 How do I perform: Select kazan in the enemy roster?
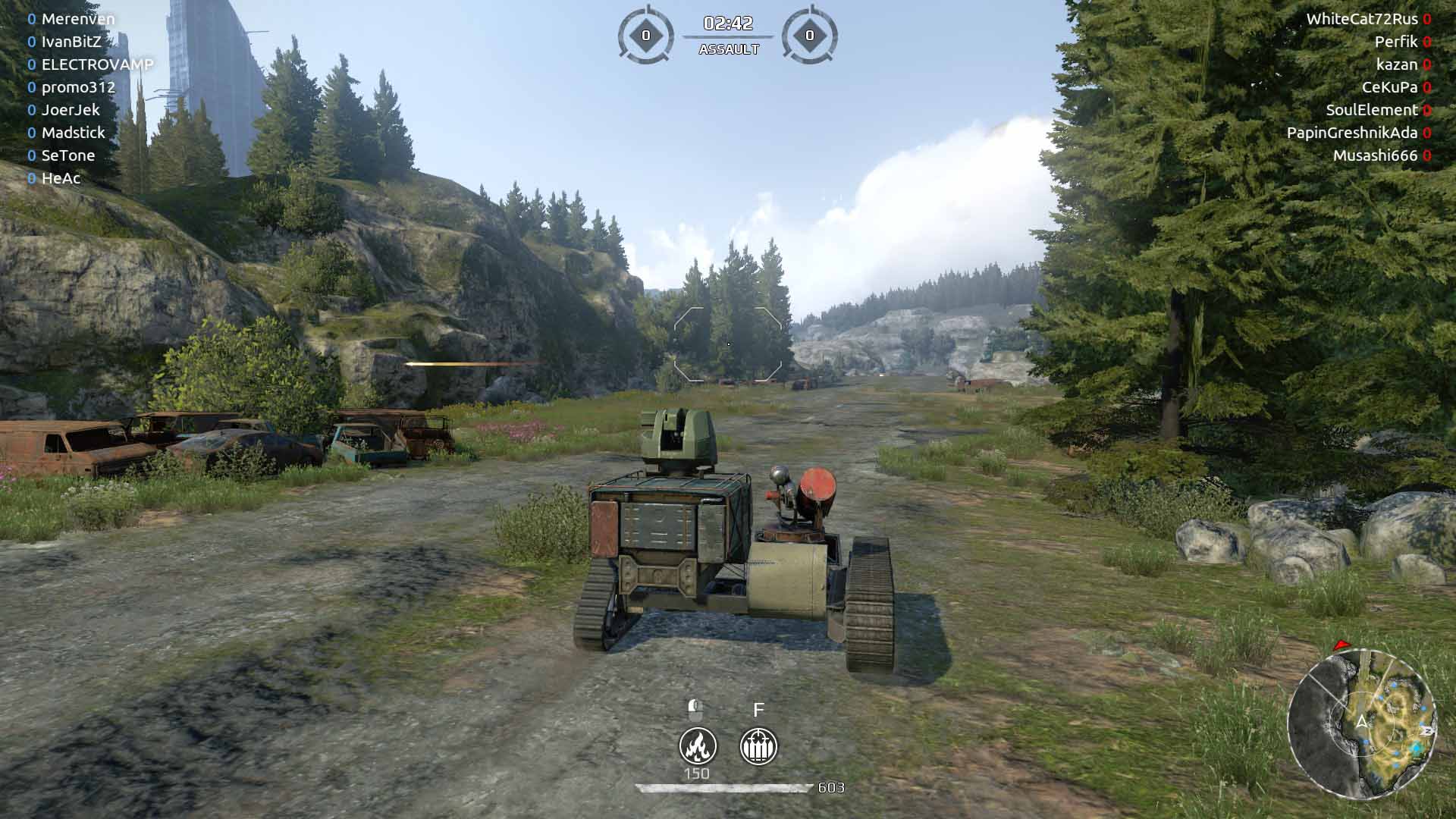(1397, 64)
